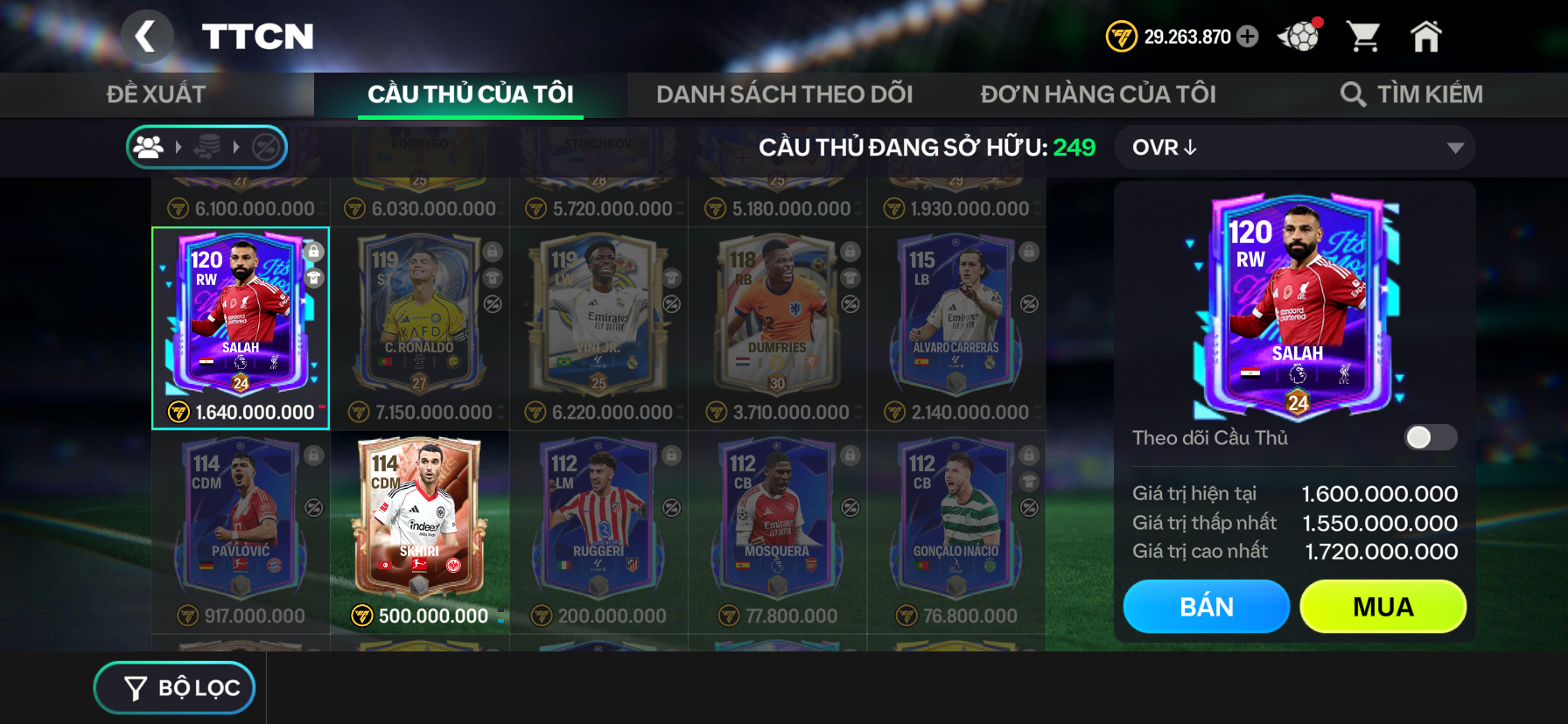1568x724 pixels.
Task: Expand the OVR sort dropdown
Action: tap(1295, 148)
